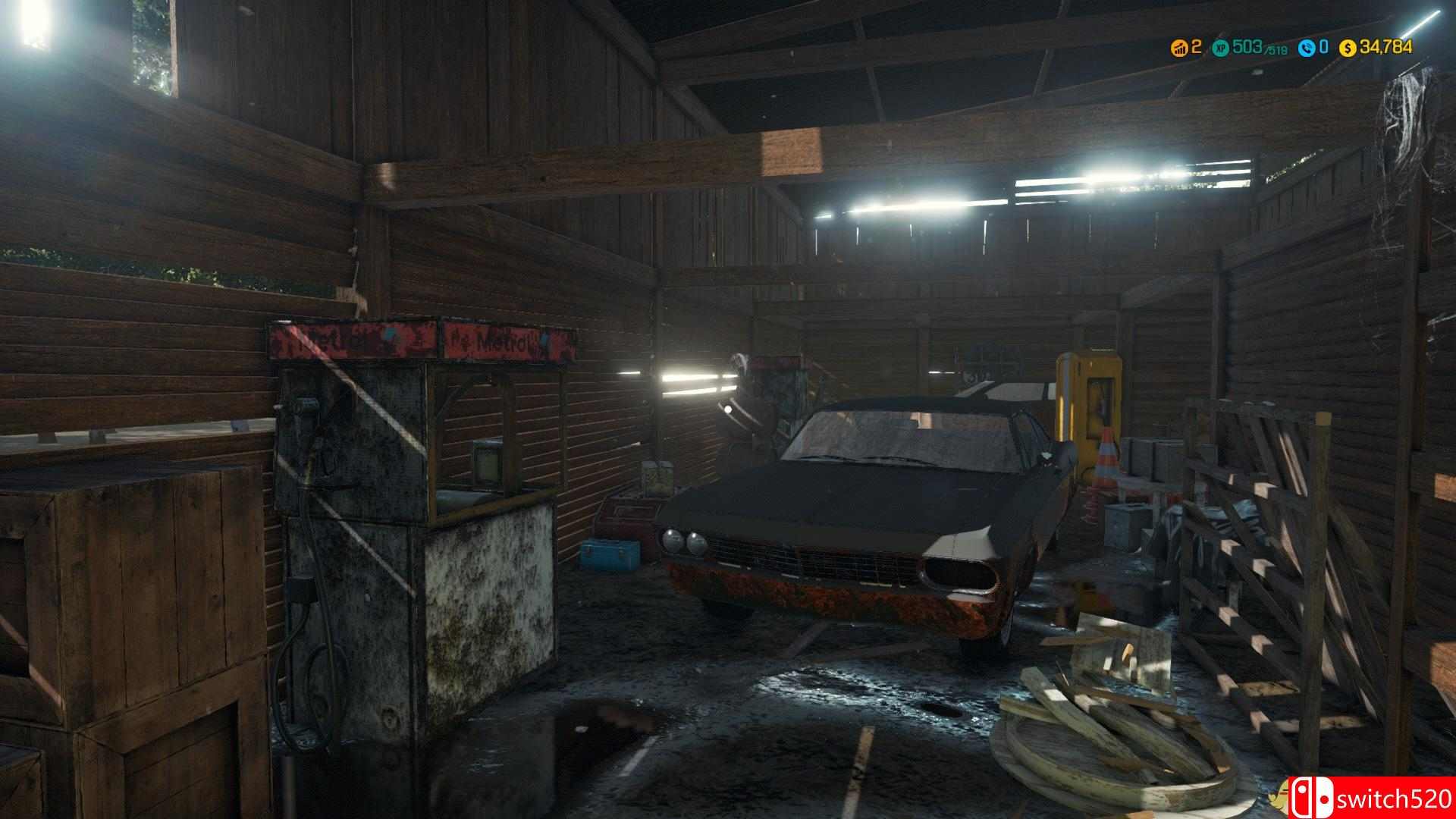Click the yellow dollar coin icon
The height and width of the screenshot is (819, 1456).
click(1348, 48)
